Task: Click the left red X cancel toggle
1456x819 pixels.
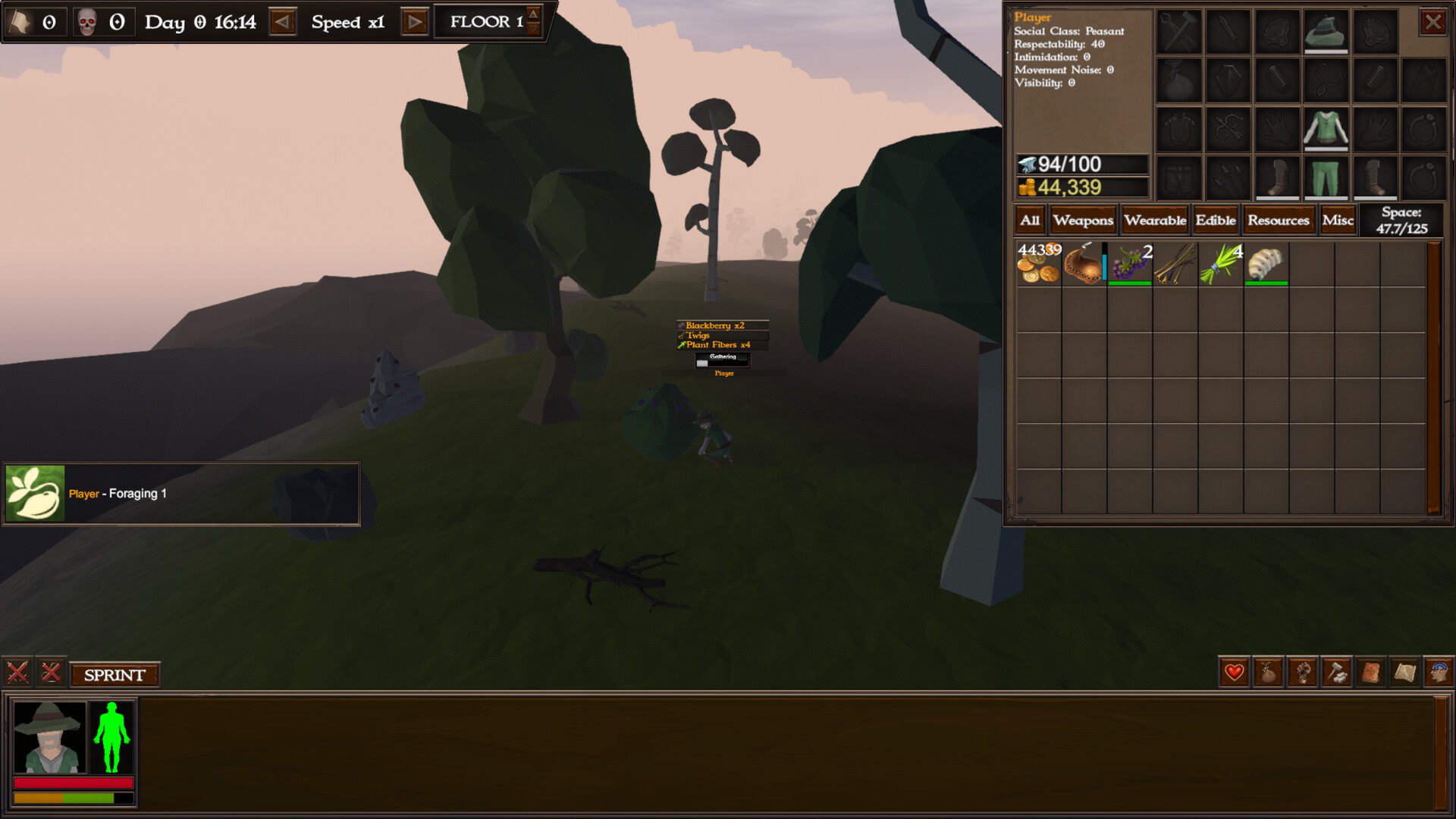Action: coord(17,672)
